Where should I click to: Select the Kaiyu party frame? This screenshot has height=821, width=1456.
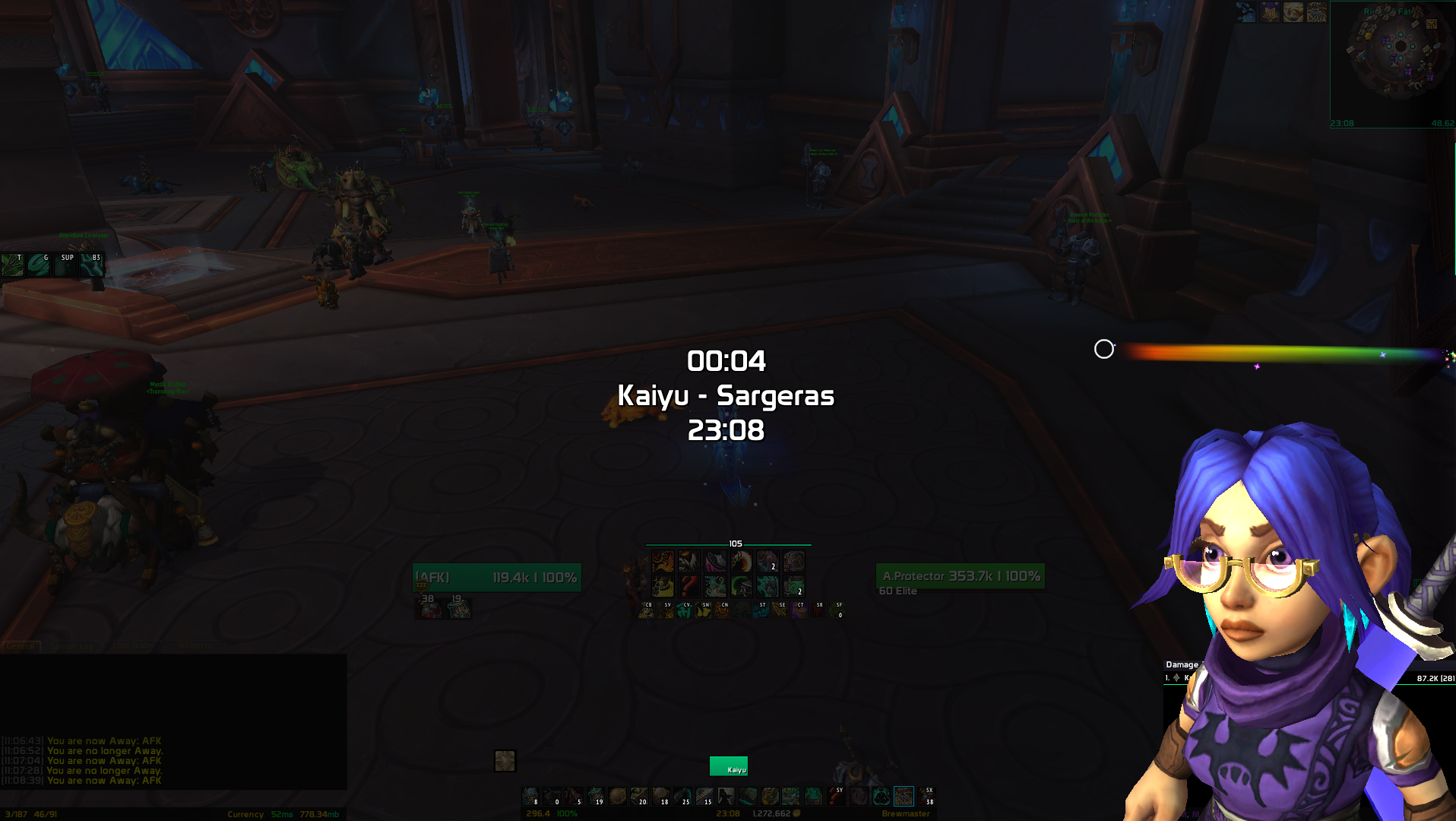(729, 766)
